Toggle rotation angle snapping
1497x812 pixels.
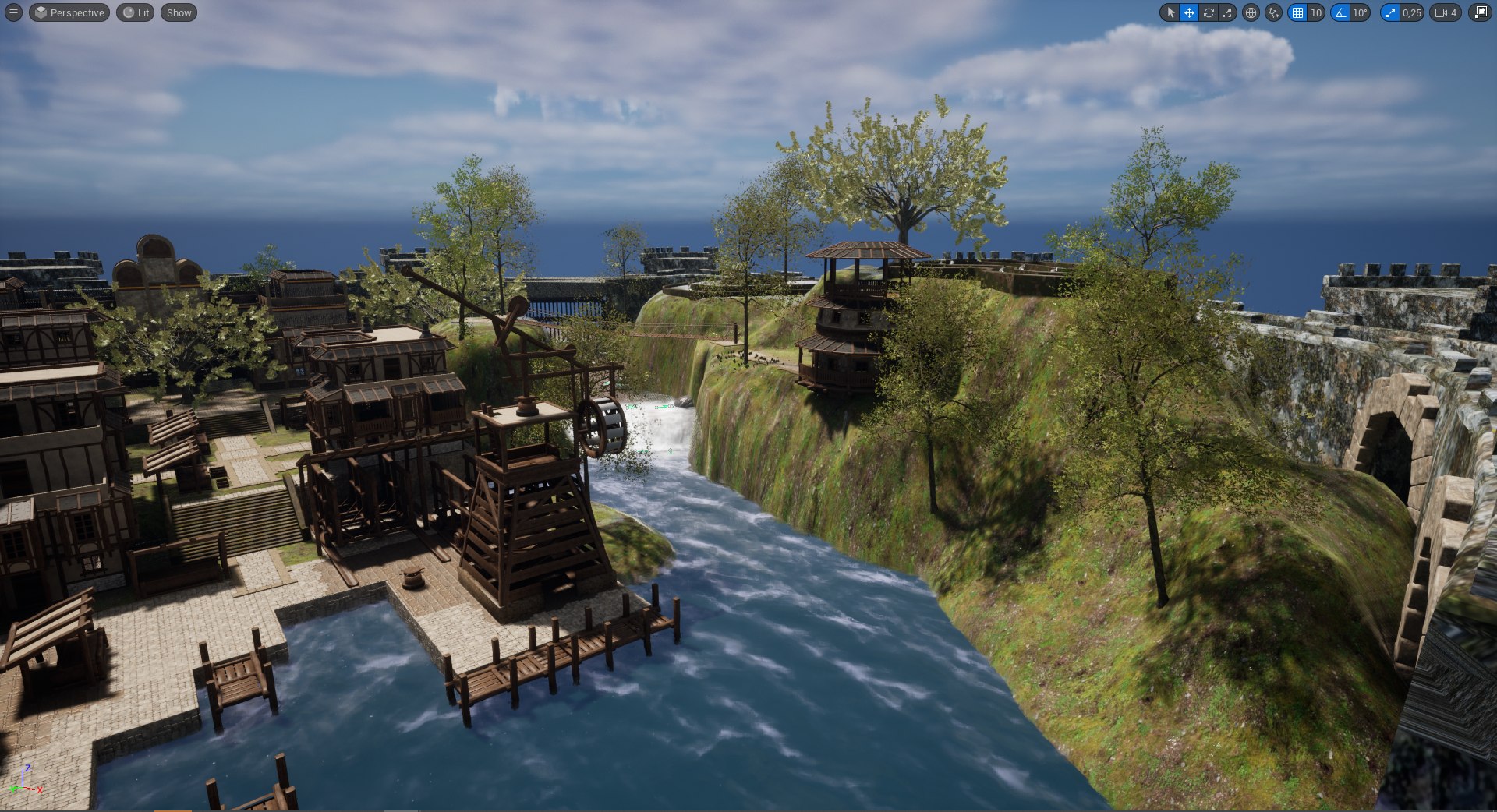point(1340,12)
